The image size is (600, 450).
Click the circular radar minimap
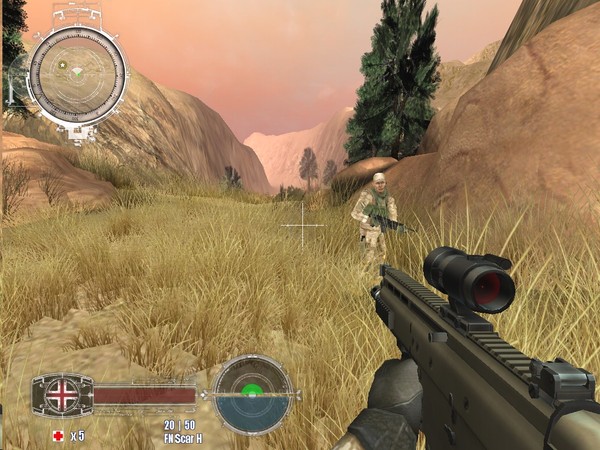pyautogui.click(x=77, y=73)
